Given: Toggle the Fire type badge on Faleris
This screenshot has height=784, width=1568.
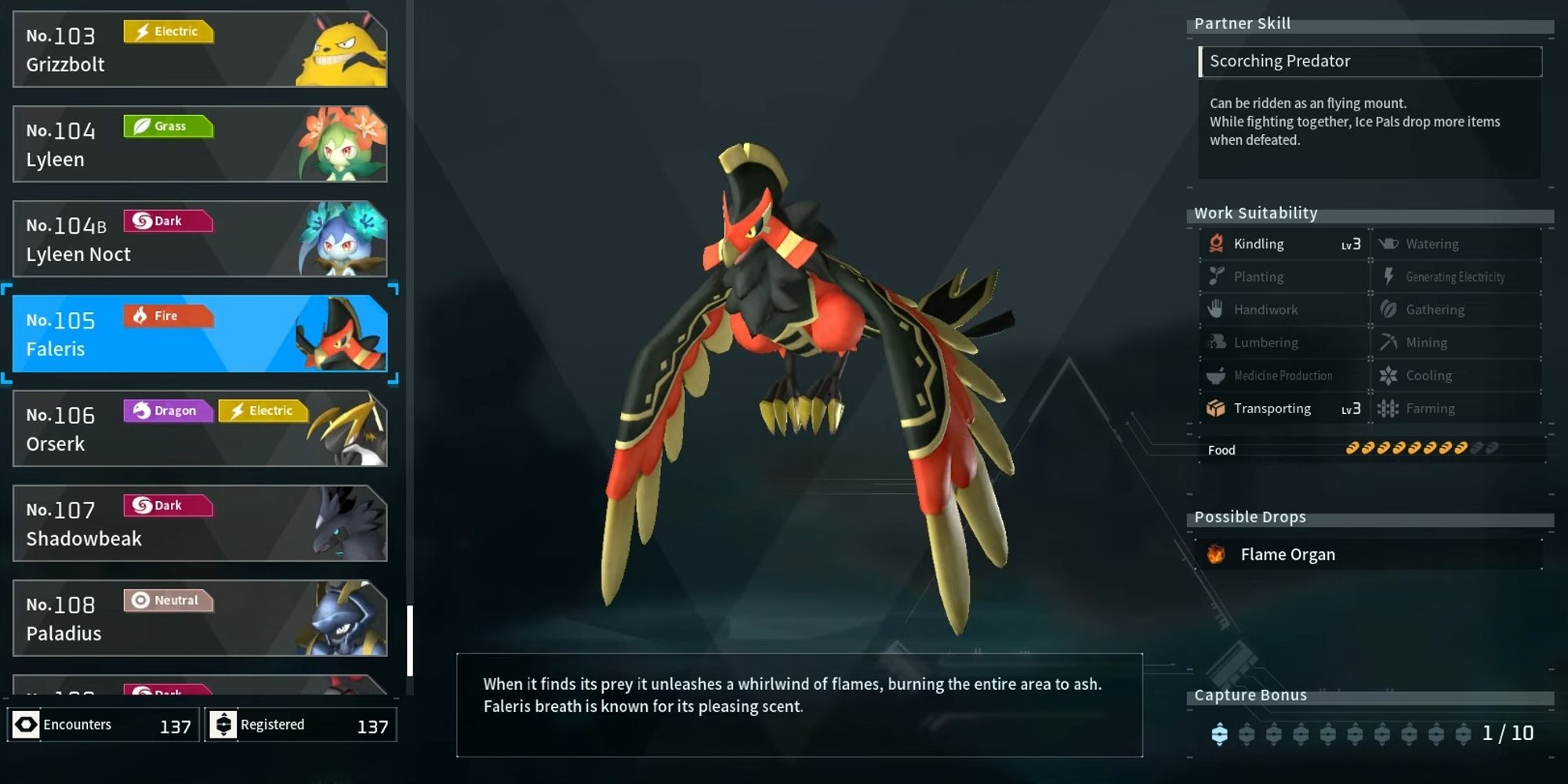Looking at the screenshot, I should 167,315.
